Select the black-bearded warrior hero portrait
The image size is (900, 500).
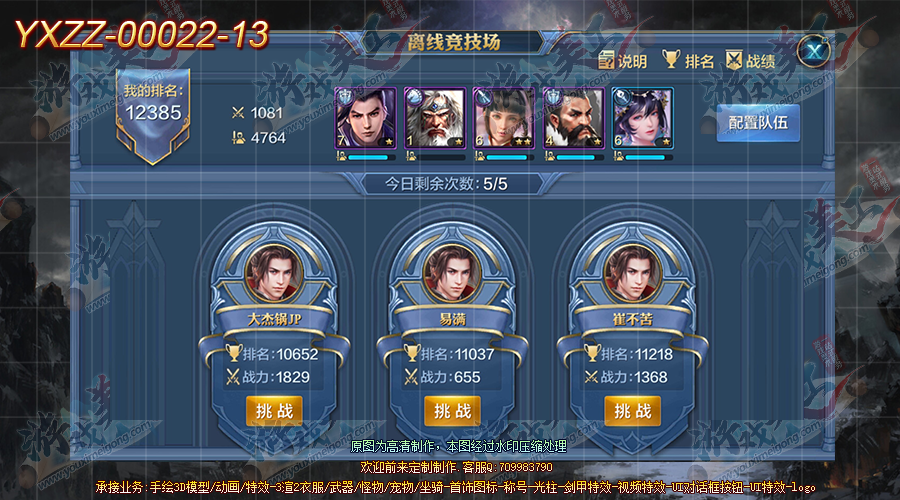pos(573,119)
